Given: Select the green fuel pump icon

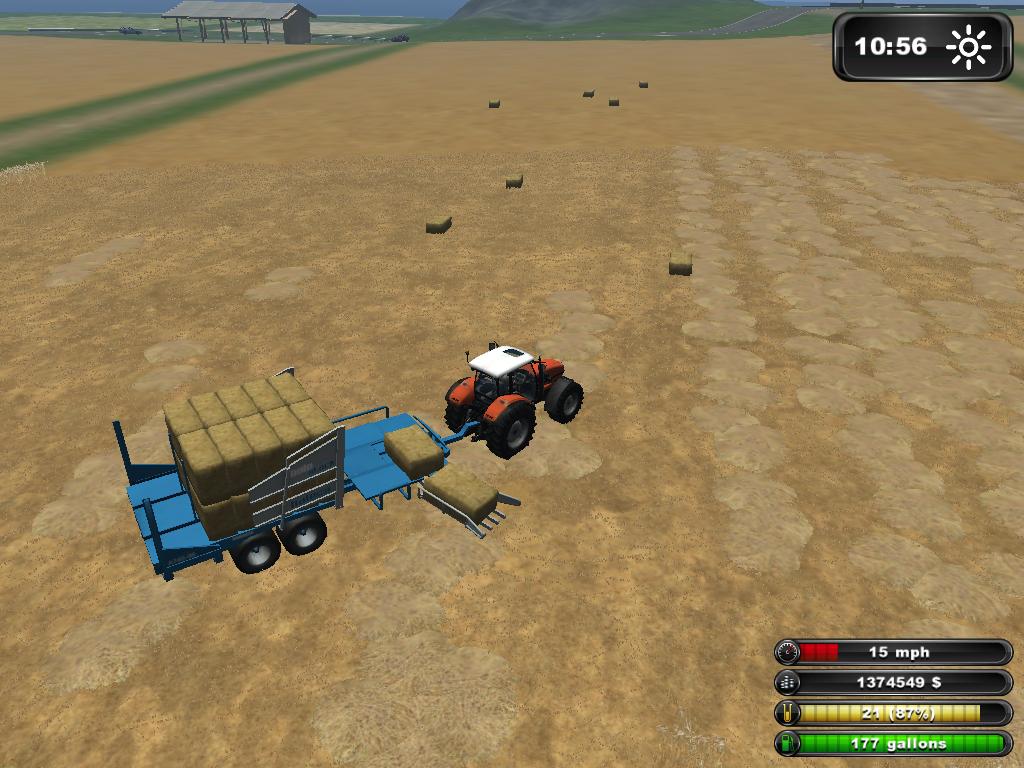Looking at the screenshot, I should [788, 743].
